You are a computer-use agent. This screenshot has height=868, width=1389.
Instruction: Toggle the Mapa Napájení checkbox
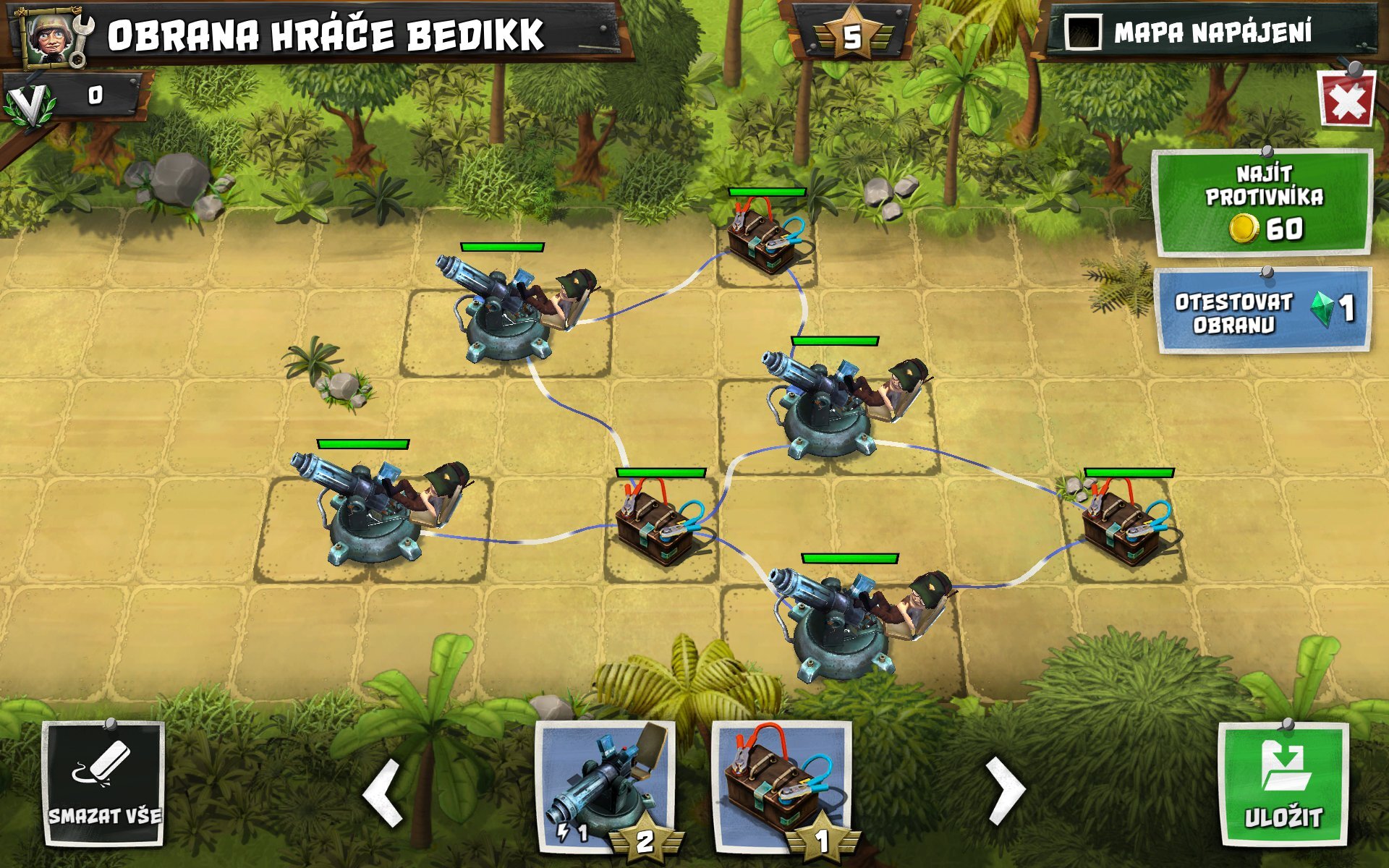click(1083, 33)
